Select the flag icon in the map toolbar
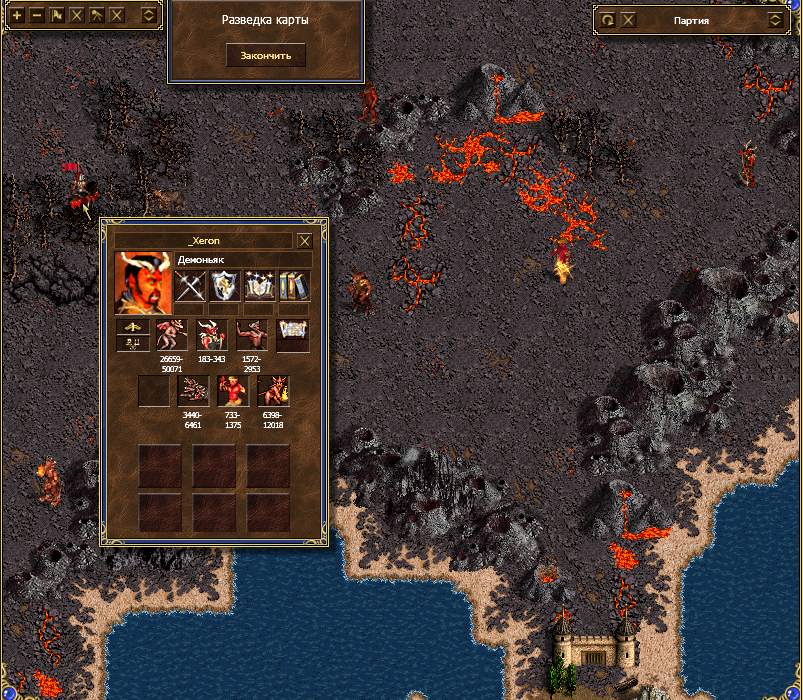Image resolution: width=803 pixels, height=700 pixels. (57, 16)
